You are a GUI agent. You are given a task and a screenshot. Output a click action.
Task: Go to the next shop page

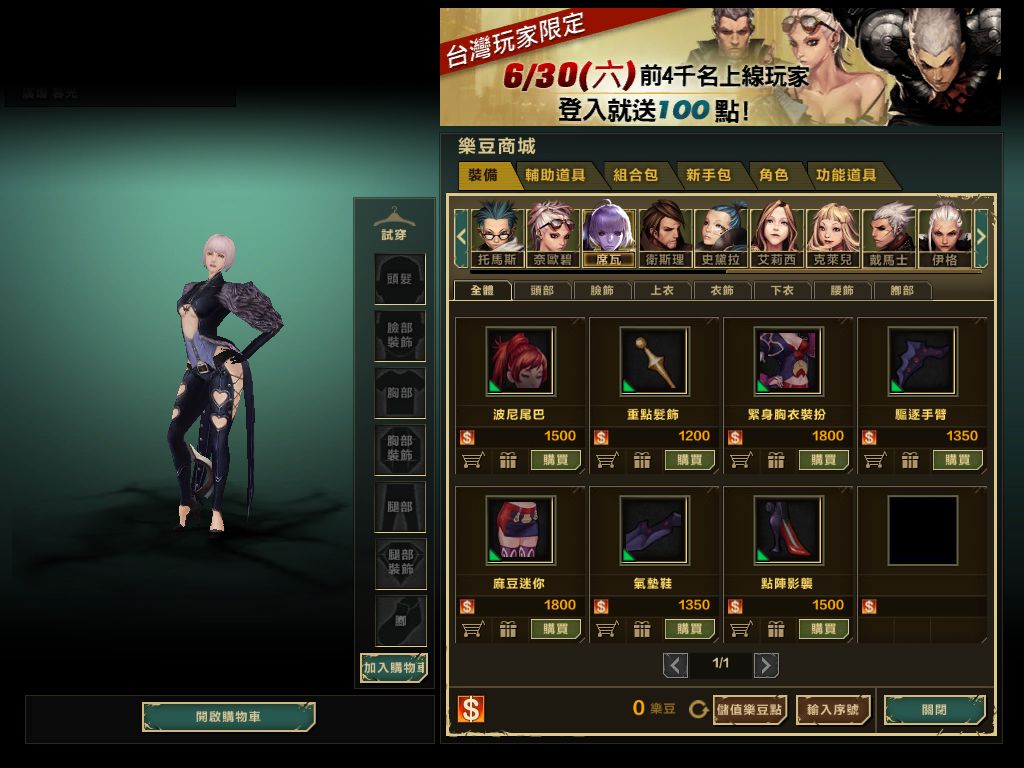coord(766,665)
